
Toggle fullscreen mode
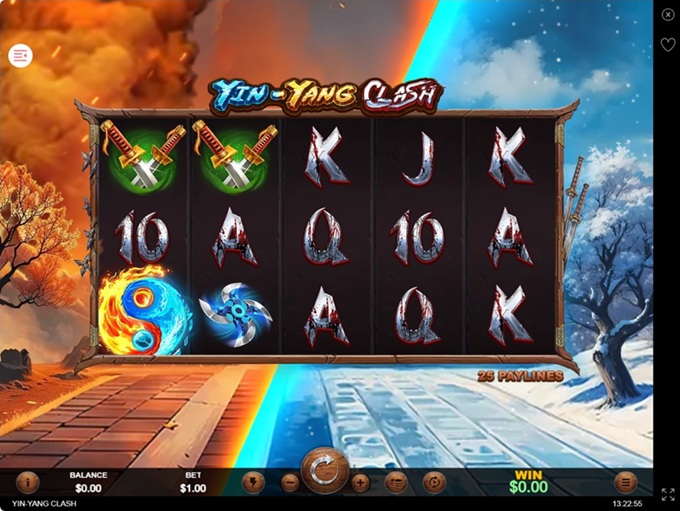point(667,494)
